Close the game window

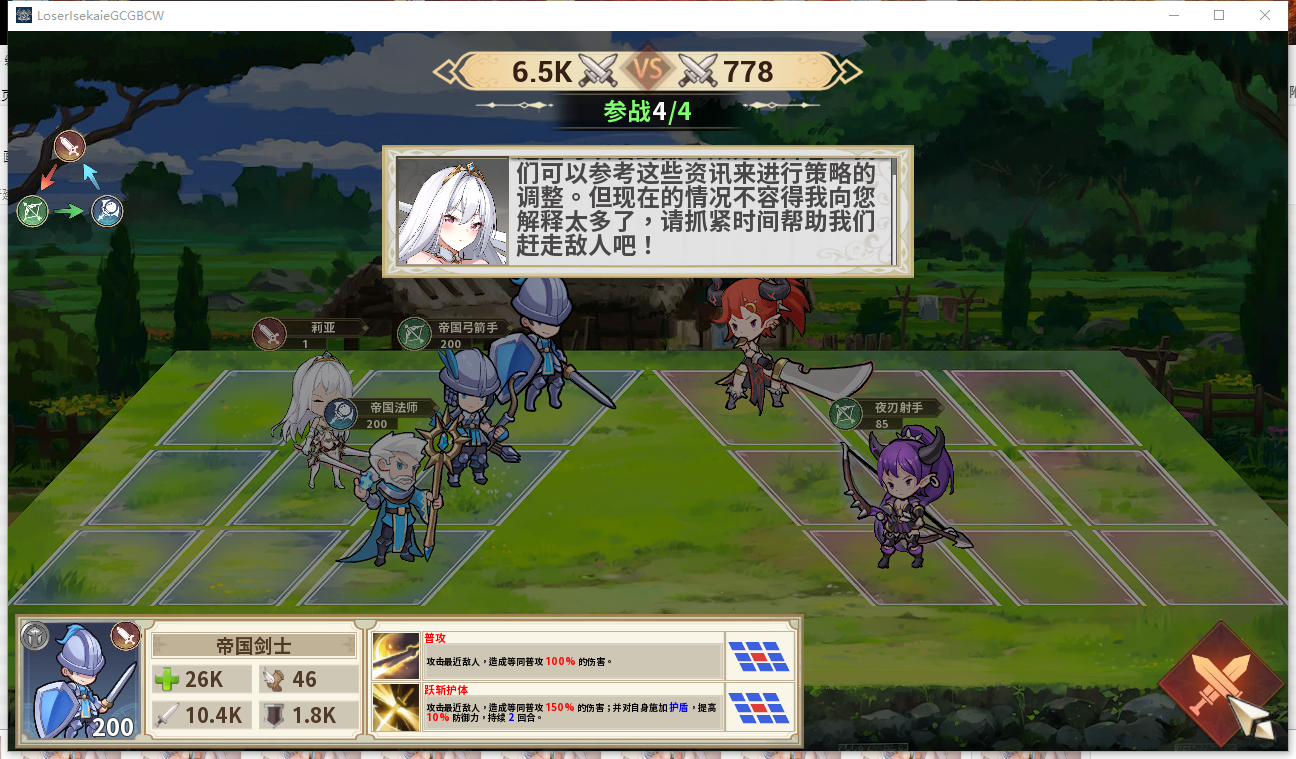(x=1265, y=15)
